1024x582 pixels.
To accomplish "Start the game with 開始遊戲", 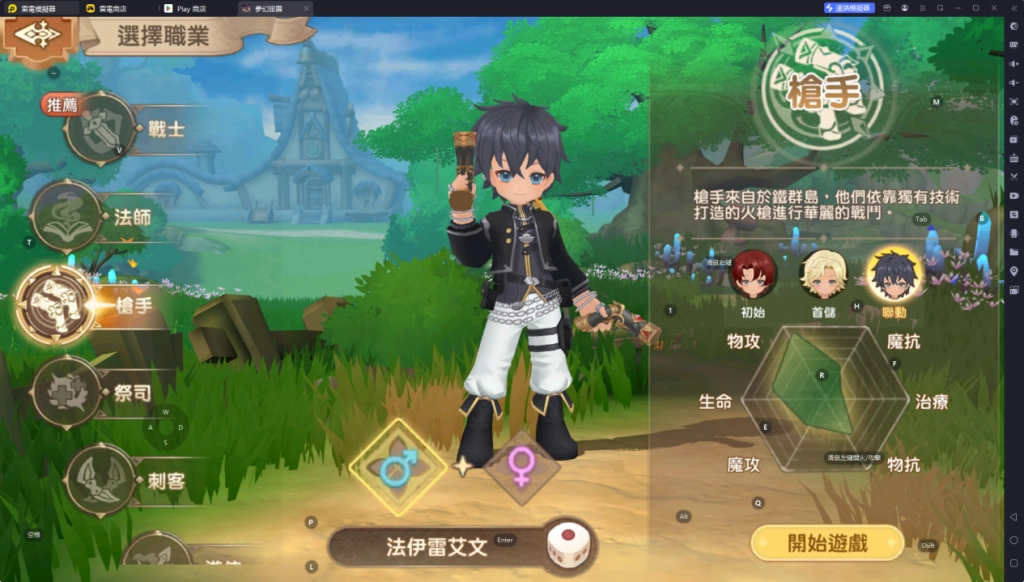I will (x=826, y=543).
